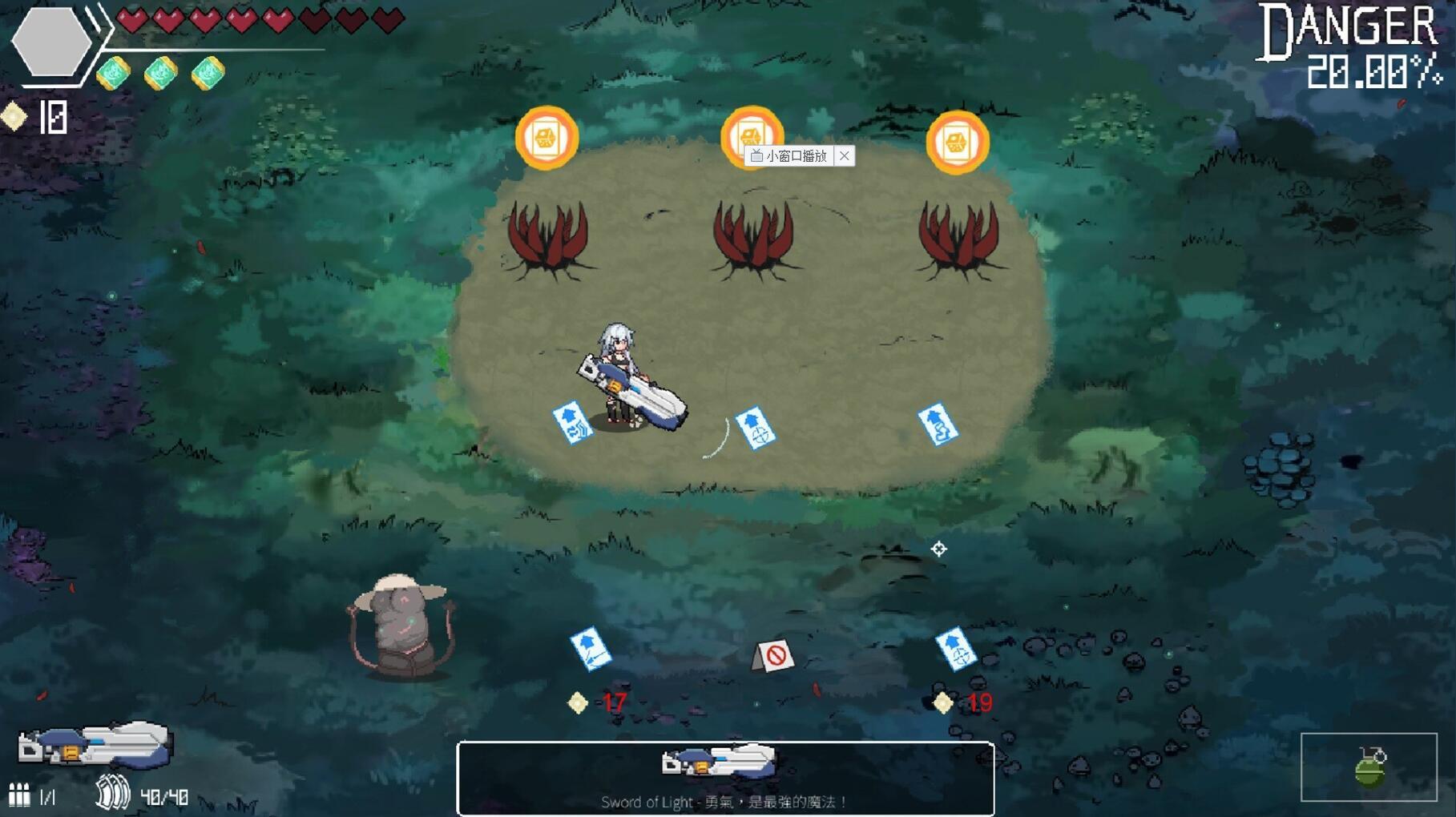Open the middle blue upgrade card
This screenshot has height=817, width=1456.
[x=756, y=427]
